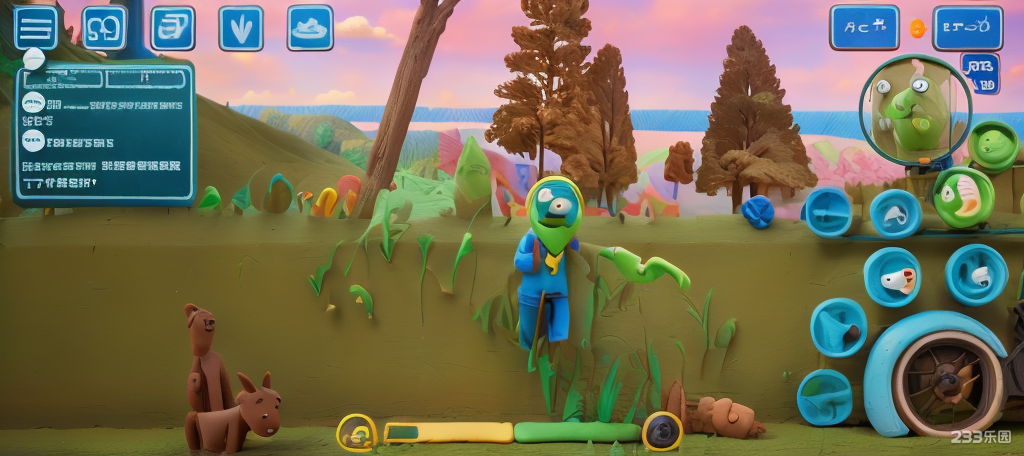This screenshot has width=1024, height=456.
Task: Click the left blue text button at top right
Action: (864, 28)
